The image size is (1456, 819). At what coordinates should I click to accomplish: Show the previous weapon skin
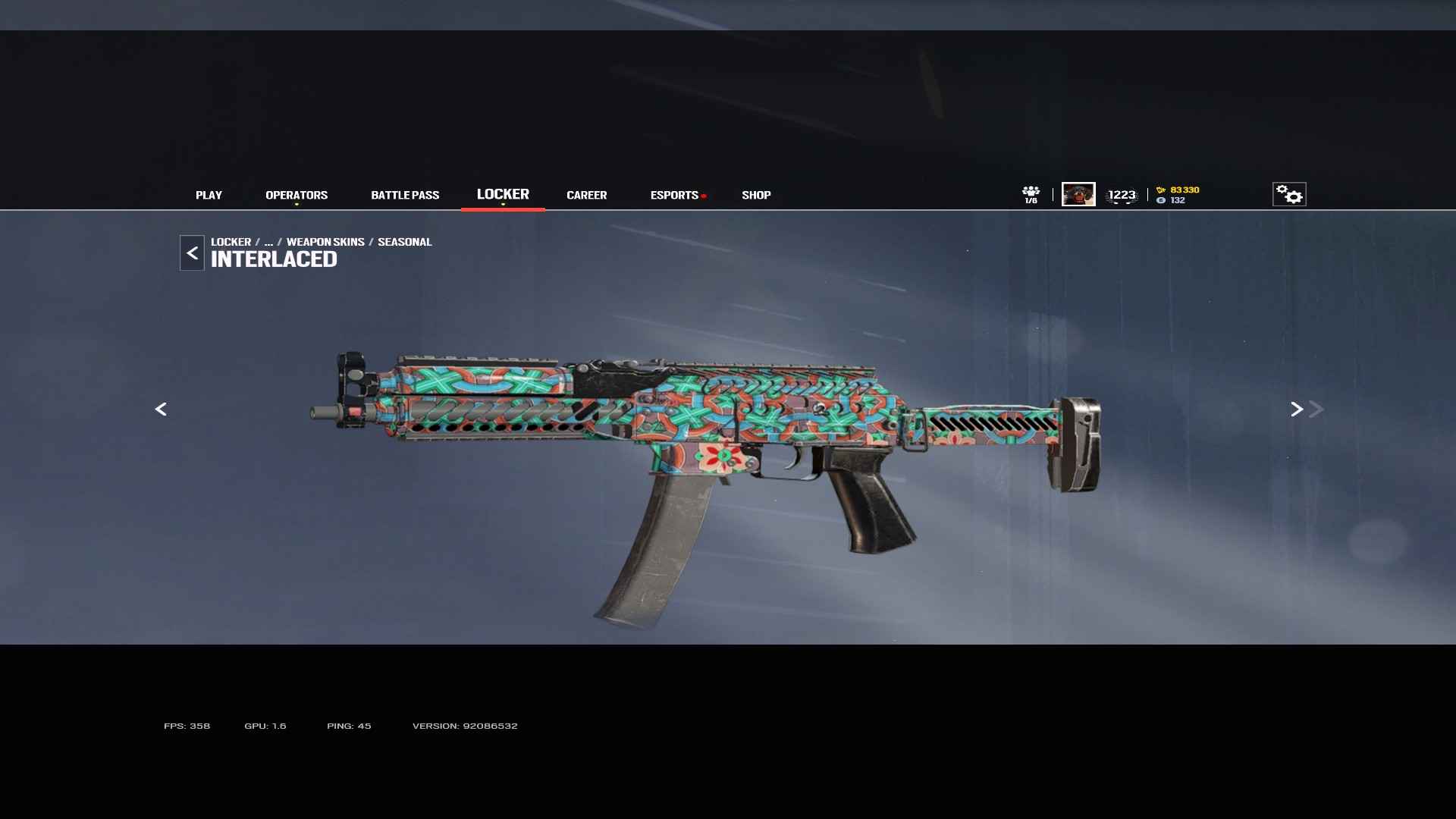click(161, 409)
